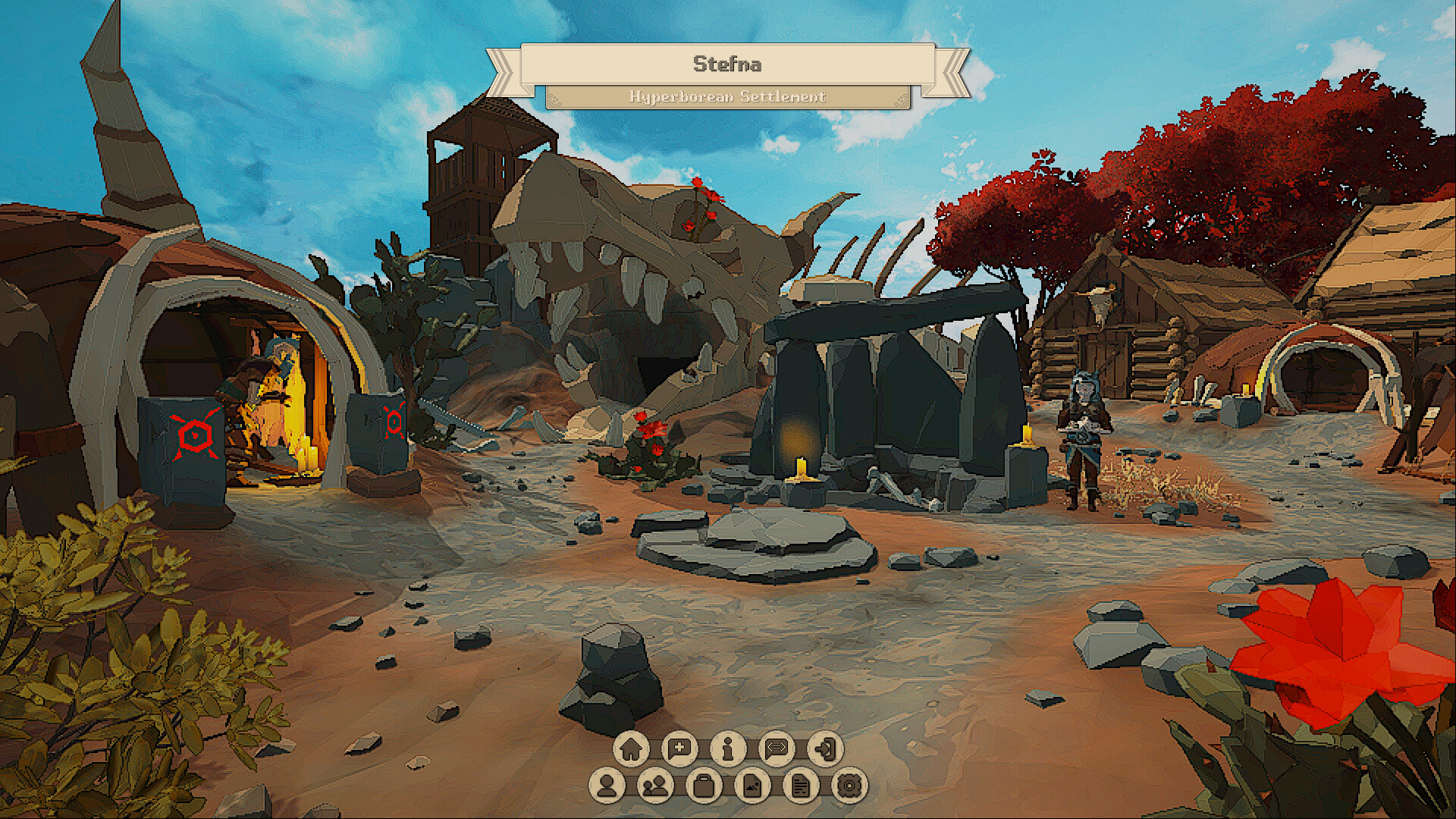Open the inventory bag icon
This screenshot has width=1456, height=819.
point(704,787)
